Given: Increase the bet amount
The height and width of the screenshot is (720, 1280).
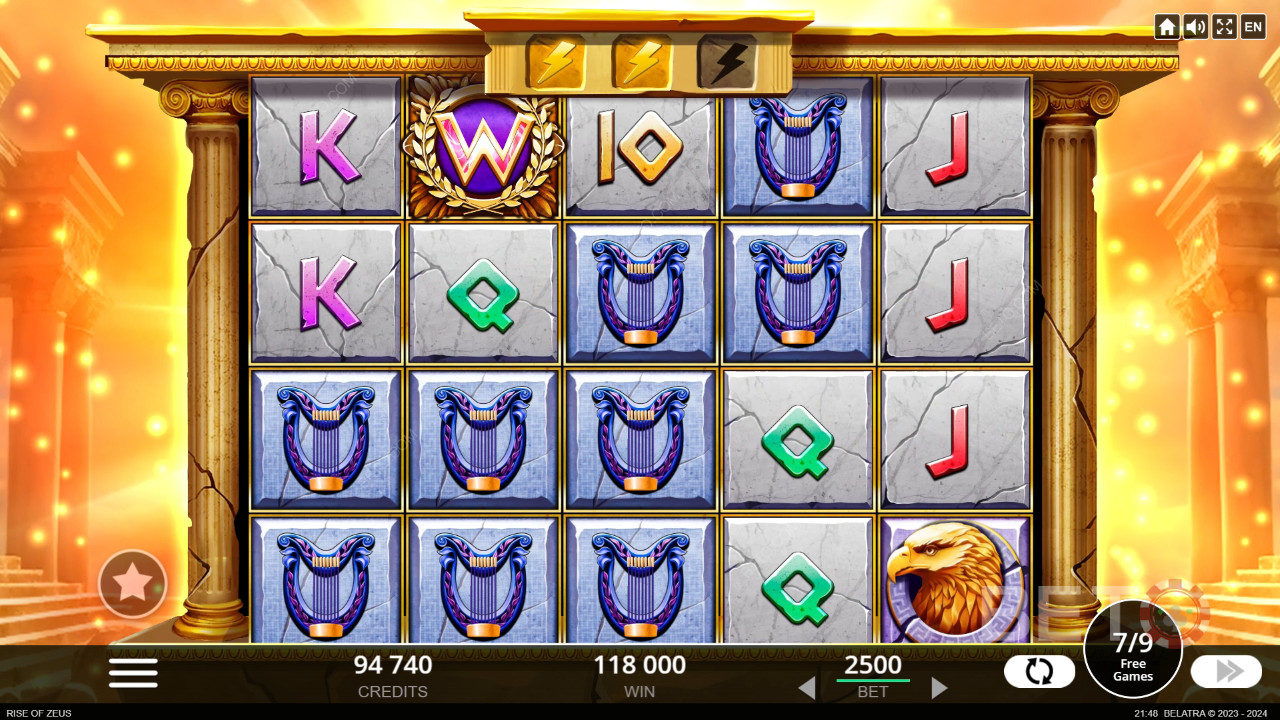Looking at the screenshot, I should coord(939,688).
